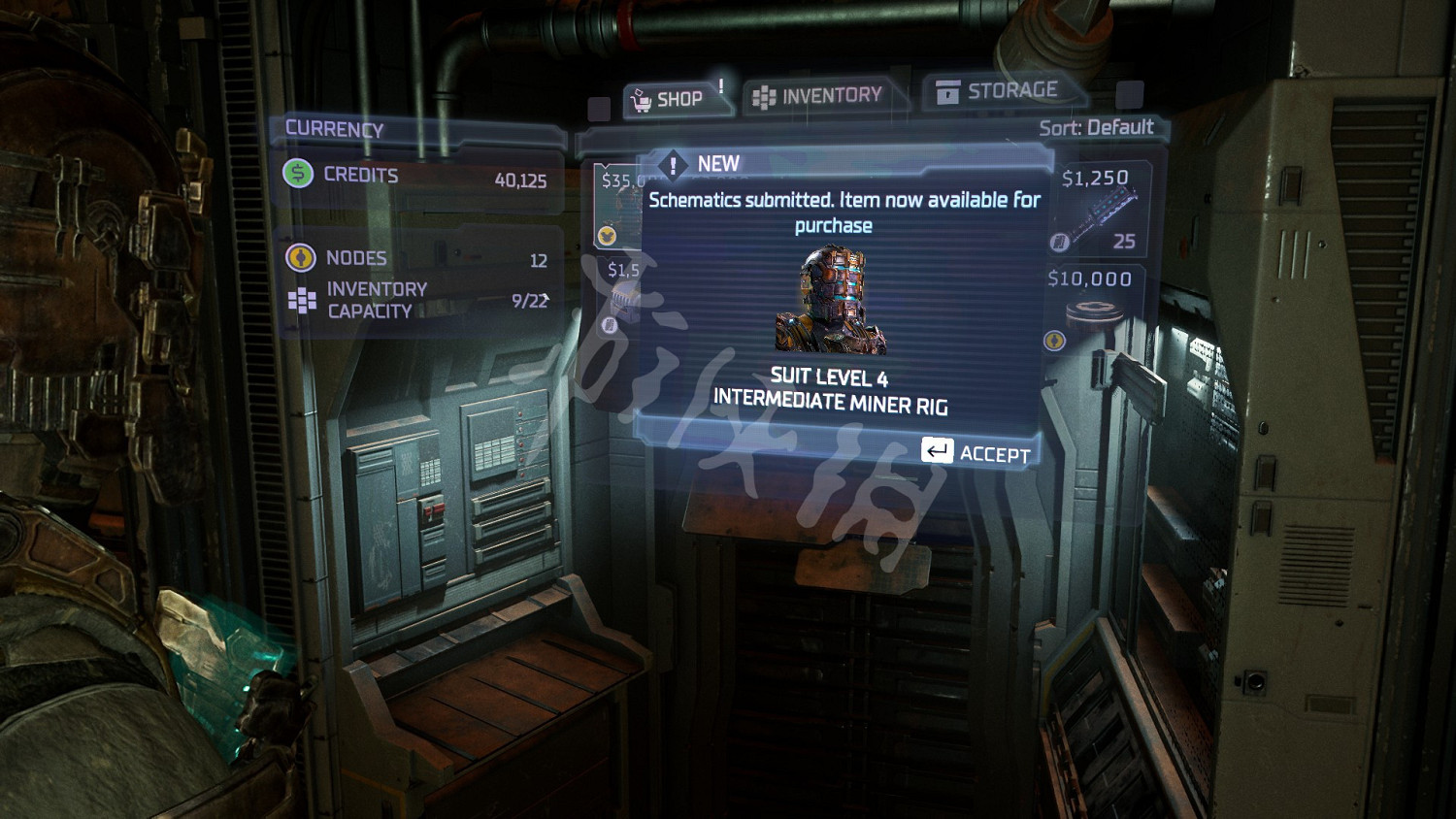Select the $10,000 shop item
1456x819 pixels.
click(x=1092, y=309)
